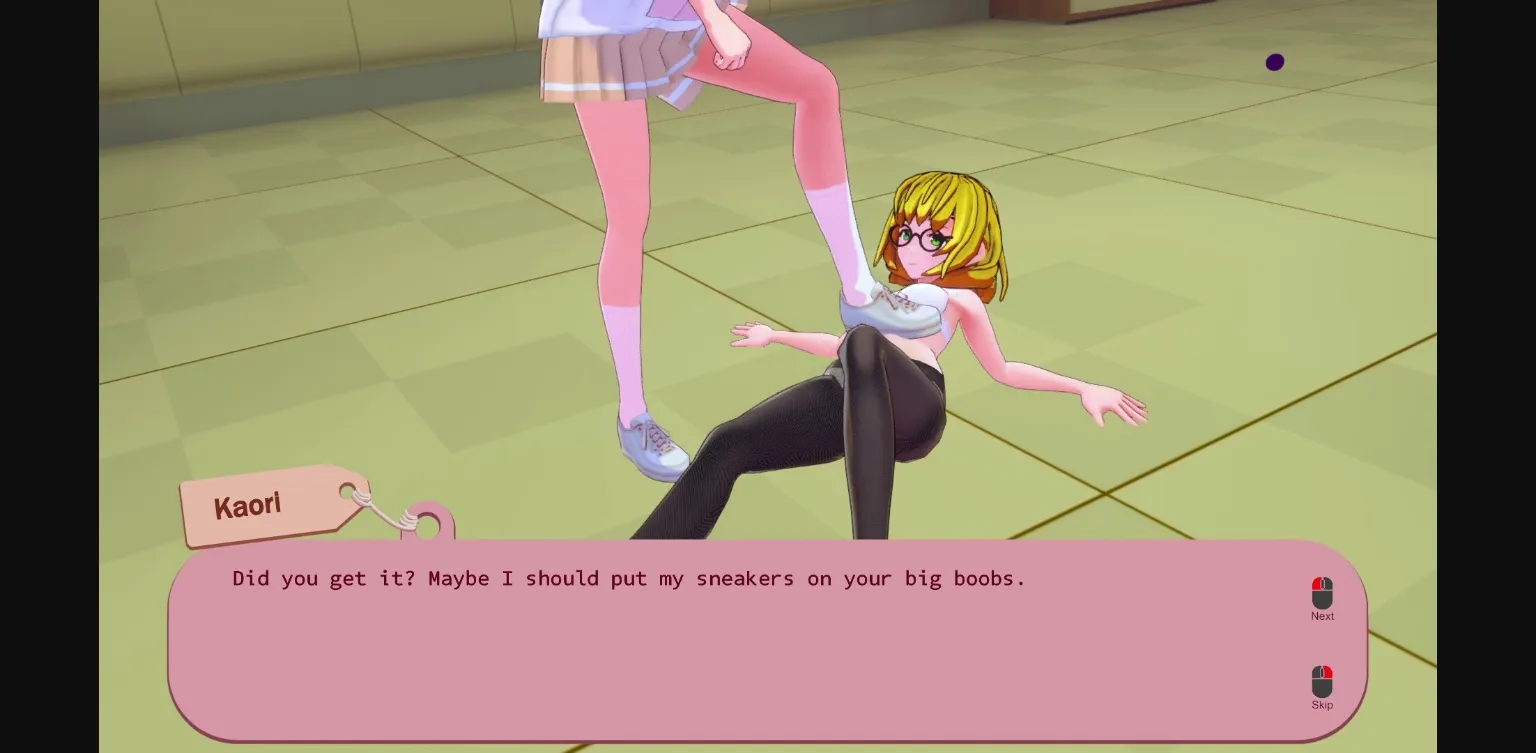Viewport: 1536px width, 753px height.
Task: Click the Skip mouse icon
Action: tap(1322, 682)
